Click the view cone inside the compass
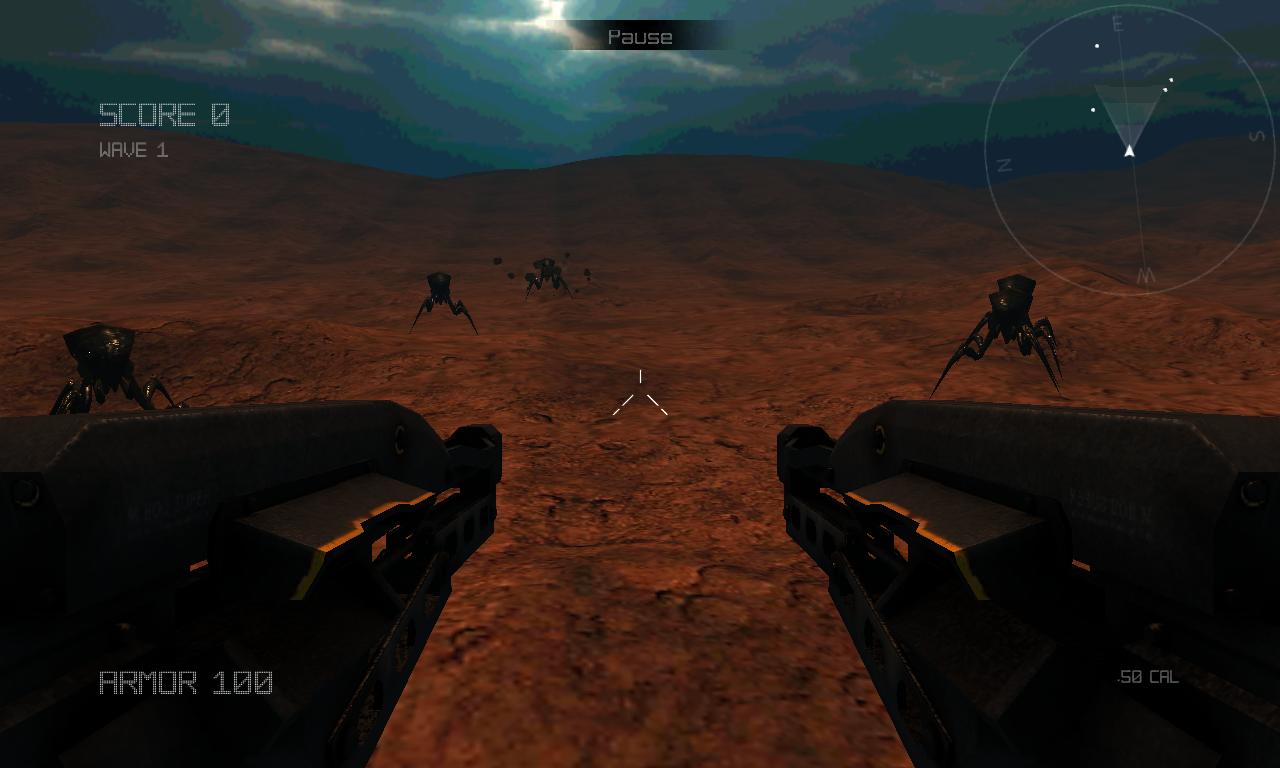1280x768 pixels. (1128, 120)
